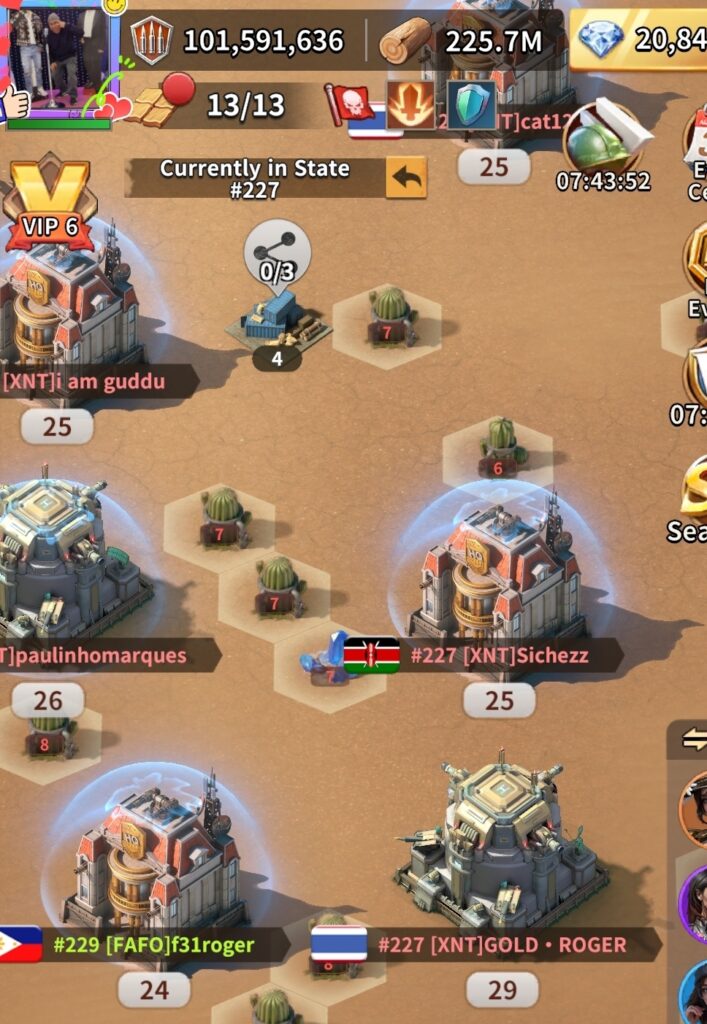The height and width of the screenshot is (1024, 707).
Task: Open the VIP 6 badge
Action: tap(48, 205)
